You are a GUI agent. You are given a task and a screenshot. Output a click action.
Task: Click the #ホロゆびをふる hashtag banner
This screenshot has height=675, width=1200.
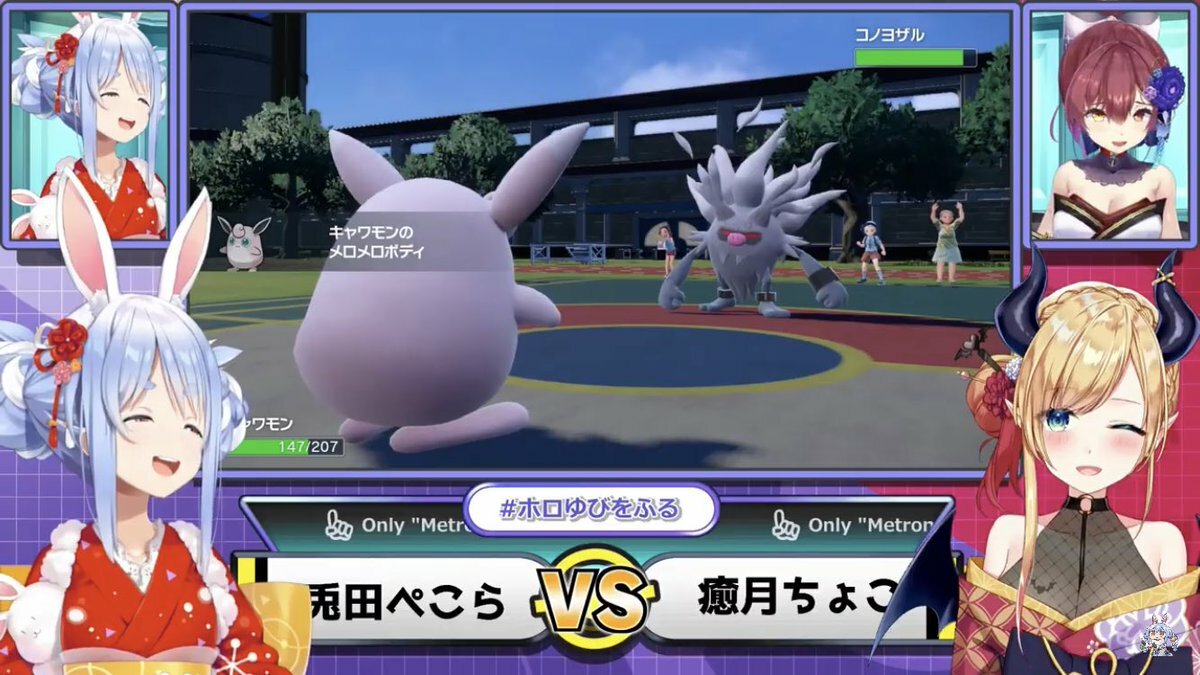590,509
